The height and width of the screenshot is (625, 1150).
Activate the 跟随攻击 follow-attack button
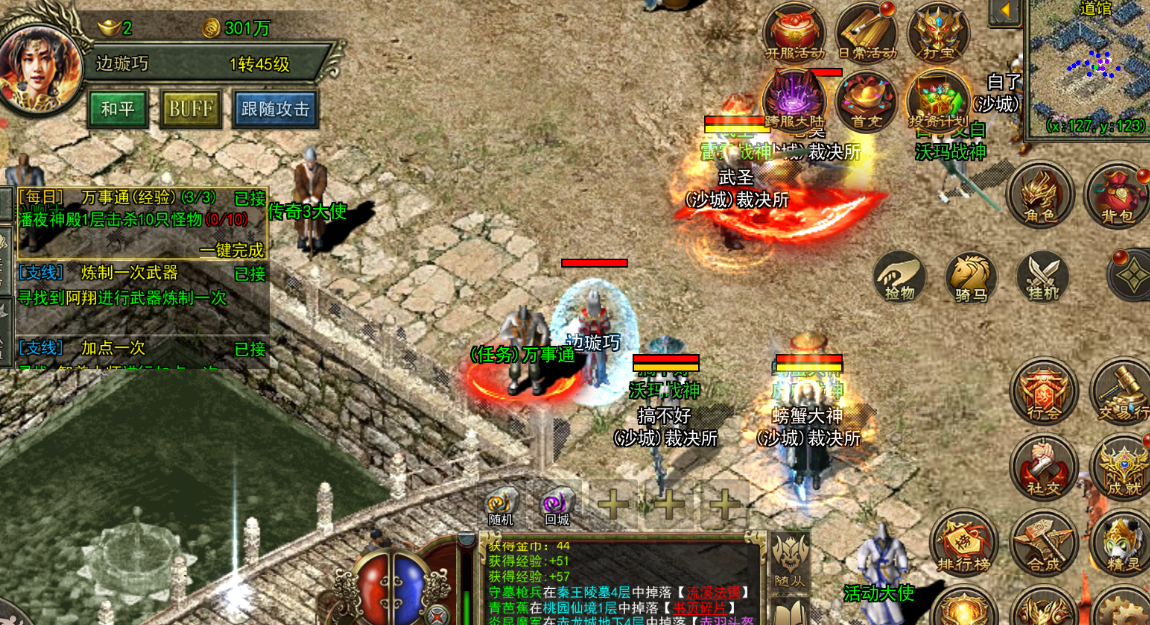click(x=275, y=109)
